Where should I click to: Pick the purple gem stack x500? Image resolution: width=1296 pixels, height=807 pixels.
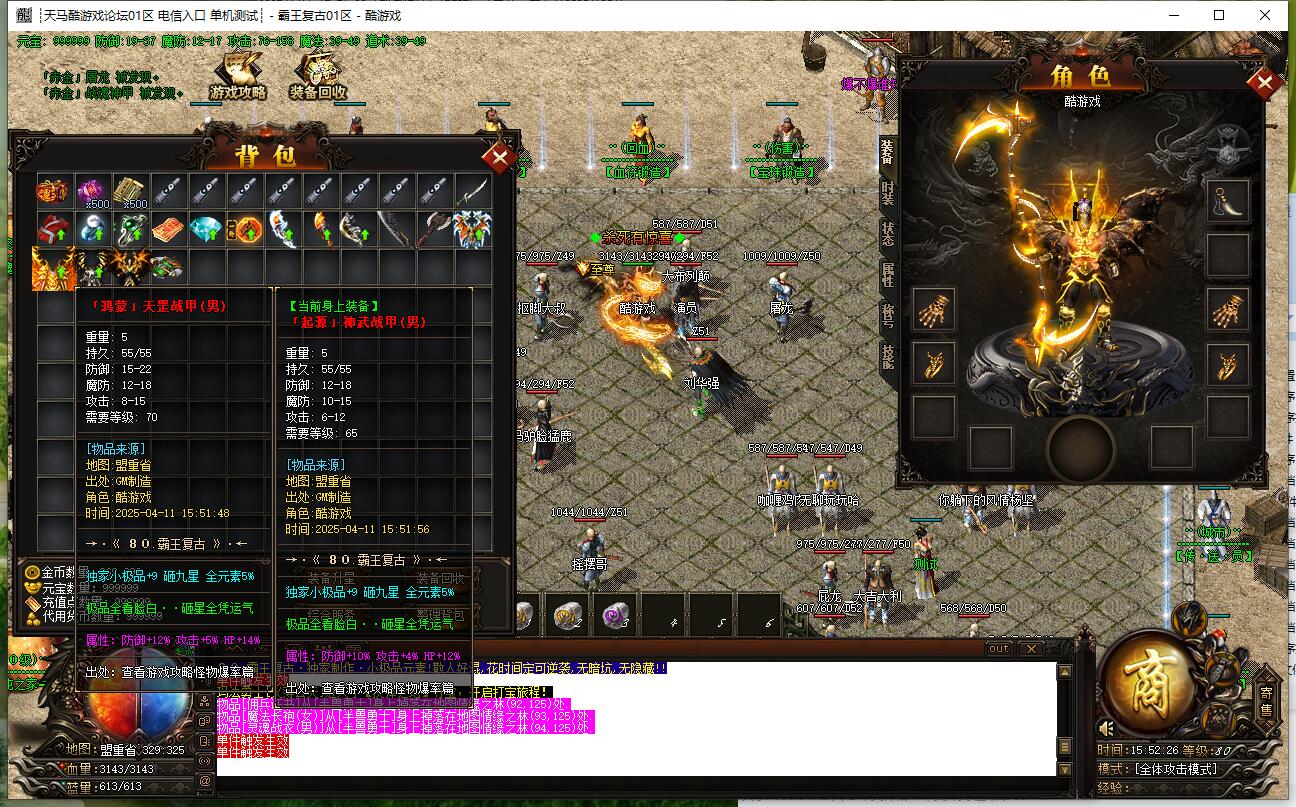[92, 190]
